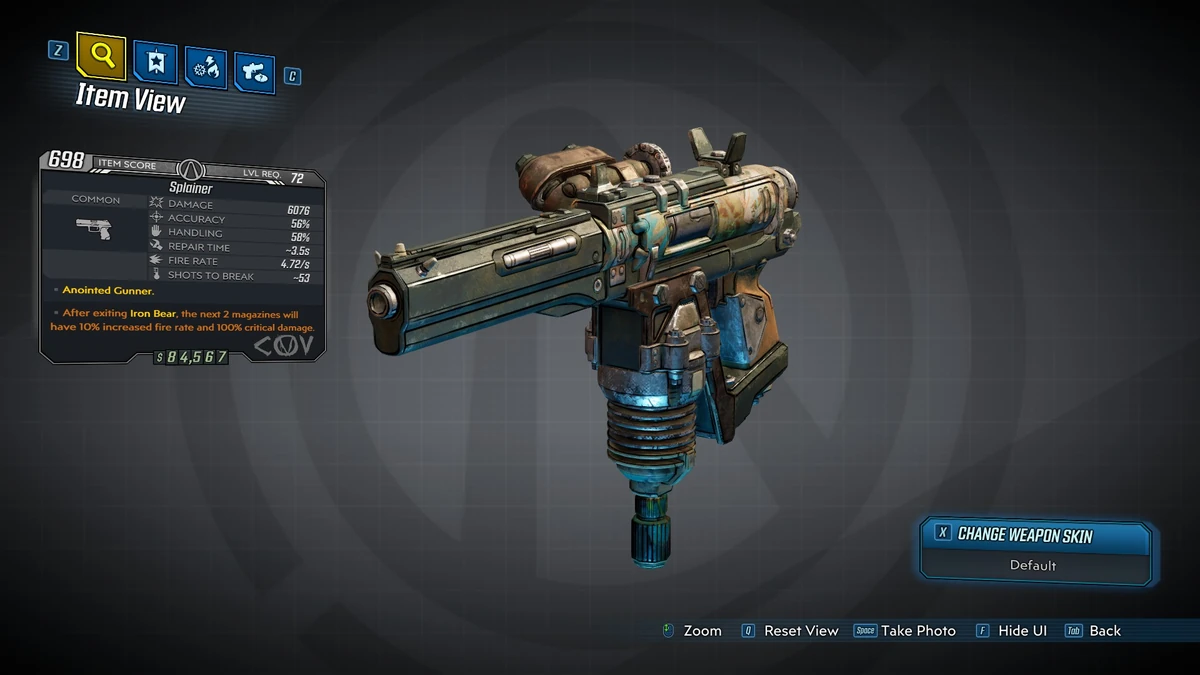Open the elemental fire and snowflake tab
Image resolution: width=1200 pixels, height=675 pixels.
coord(205,69)
